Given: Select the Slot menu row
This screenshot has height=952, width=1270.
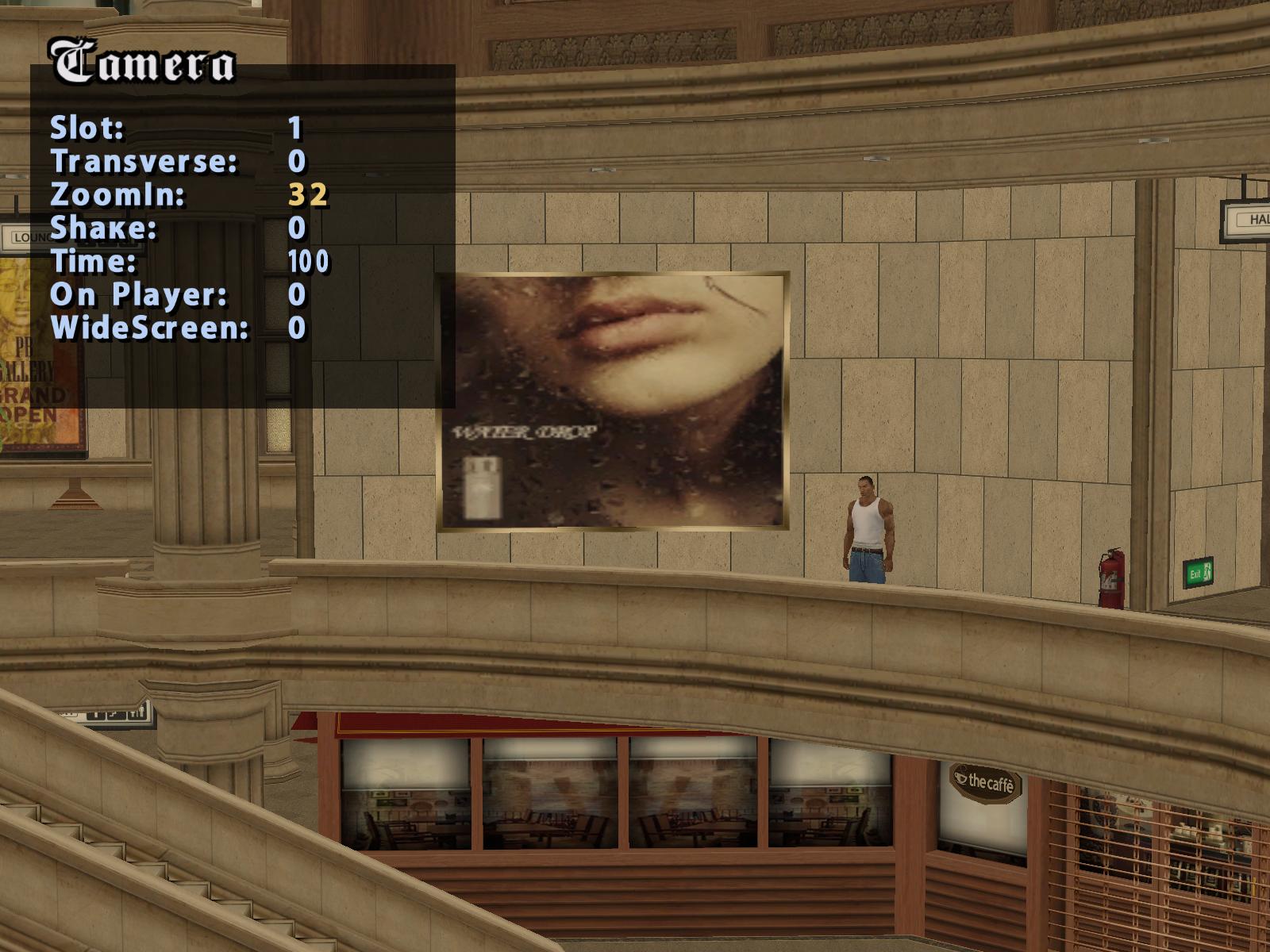Looking at the screenshot, I should [x=87, y=128].
